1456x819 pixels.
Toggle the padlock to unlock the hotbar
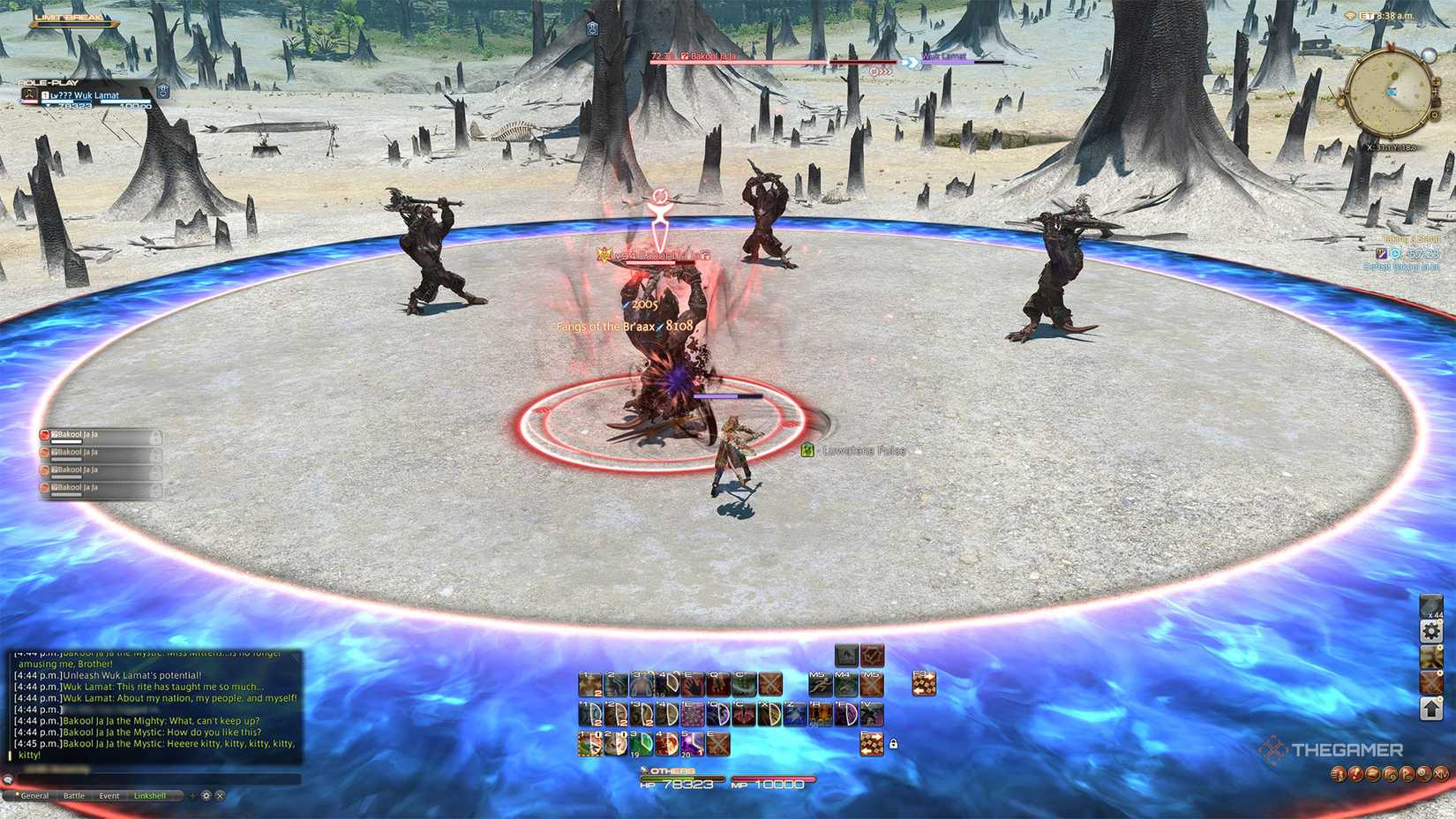tap(894, 743)
